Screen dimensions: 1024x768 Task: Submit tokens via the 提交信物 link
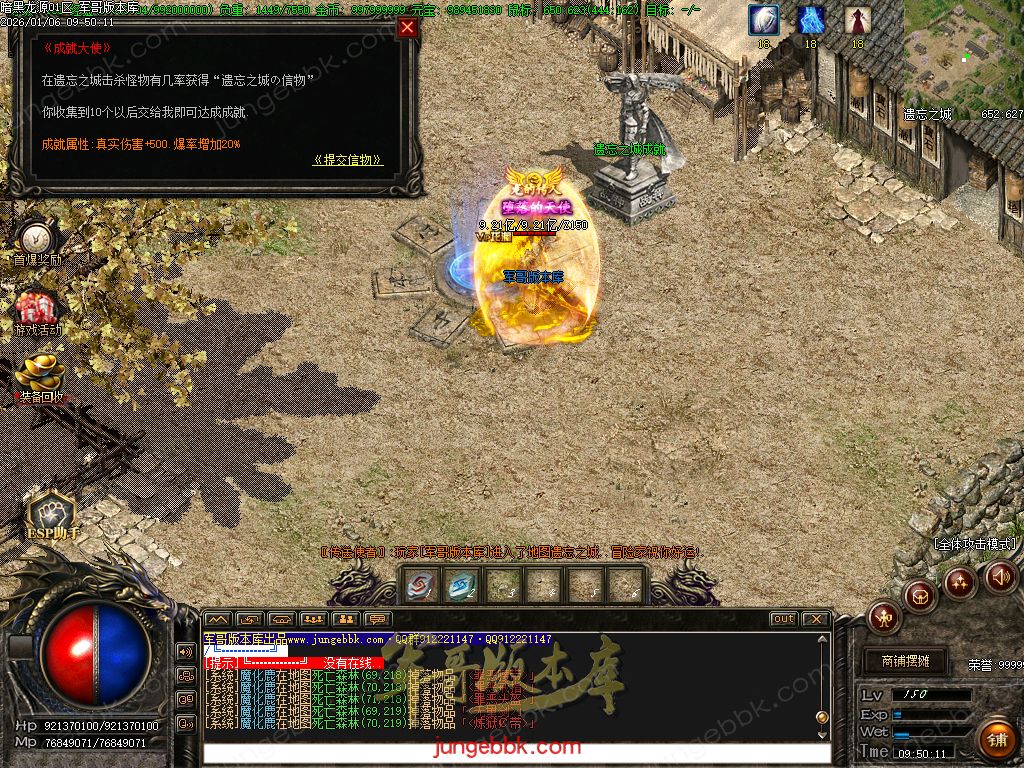tap(347, 160)
